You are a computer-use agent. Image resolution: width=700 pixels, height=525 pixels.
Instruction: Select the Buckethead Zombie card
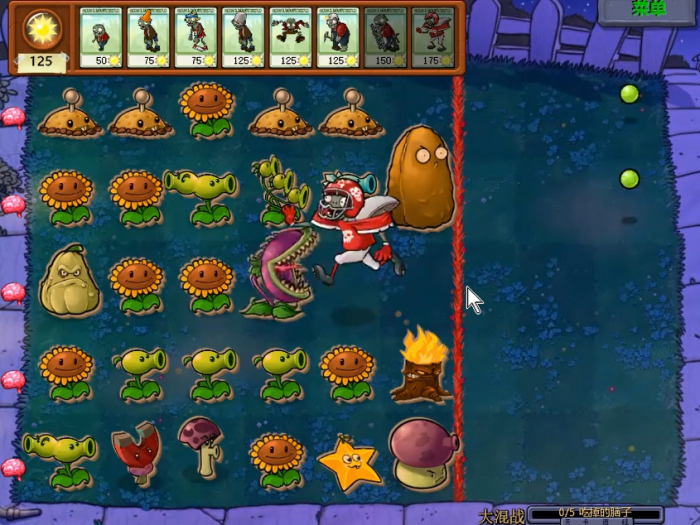click(x=242, y=38)
